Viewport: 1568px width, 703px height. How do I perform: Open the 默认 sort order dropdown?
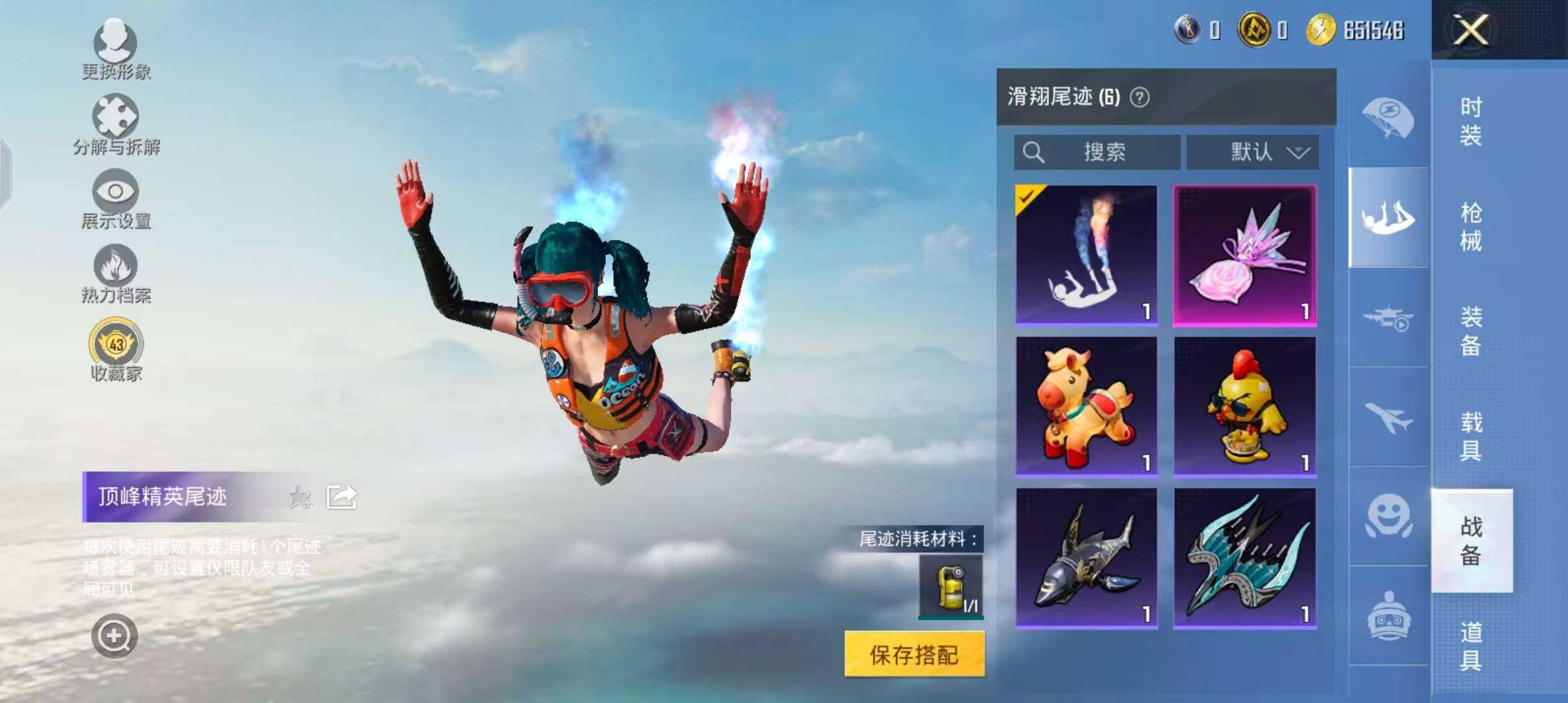click(1252, 152)
